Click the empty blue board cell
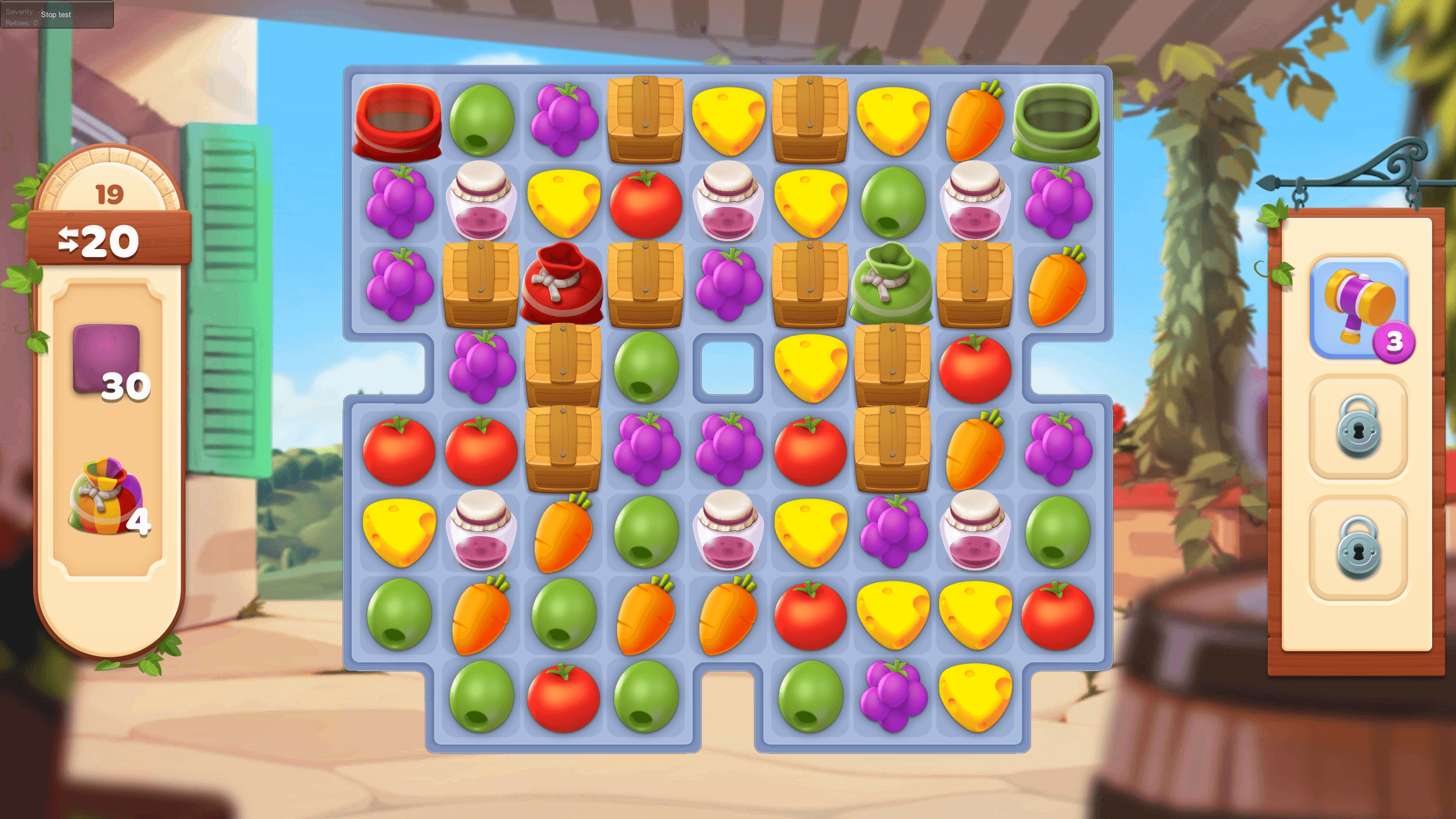The height and width of the screenshot is (819, 1456). [727, 367]
